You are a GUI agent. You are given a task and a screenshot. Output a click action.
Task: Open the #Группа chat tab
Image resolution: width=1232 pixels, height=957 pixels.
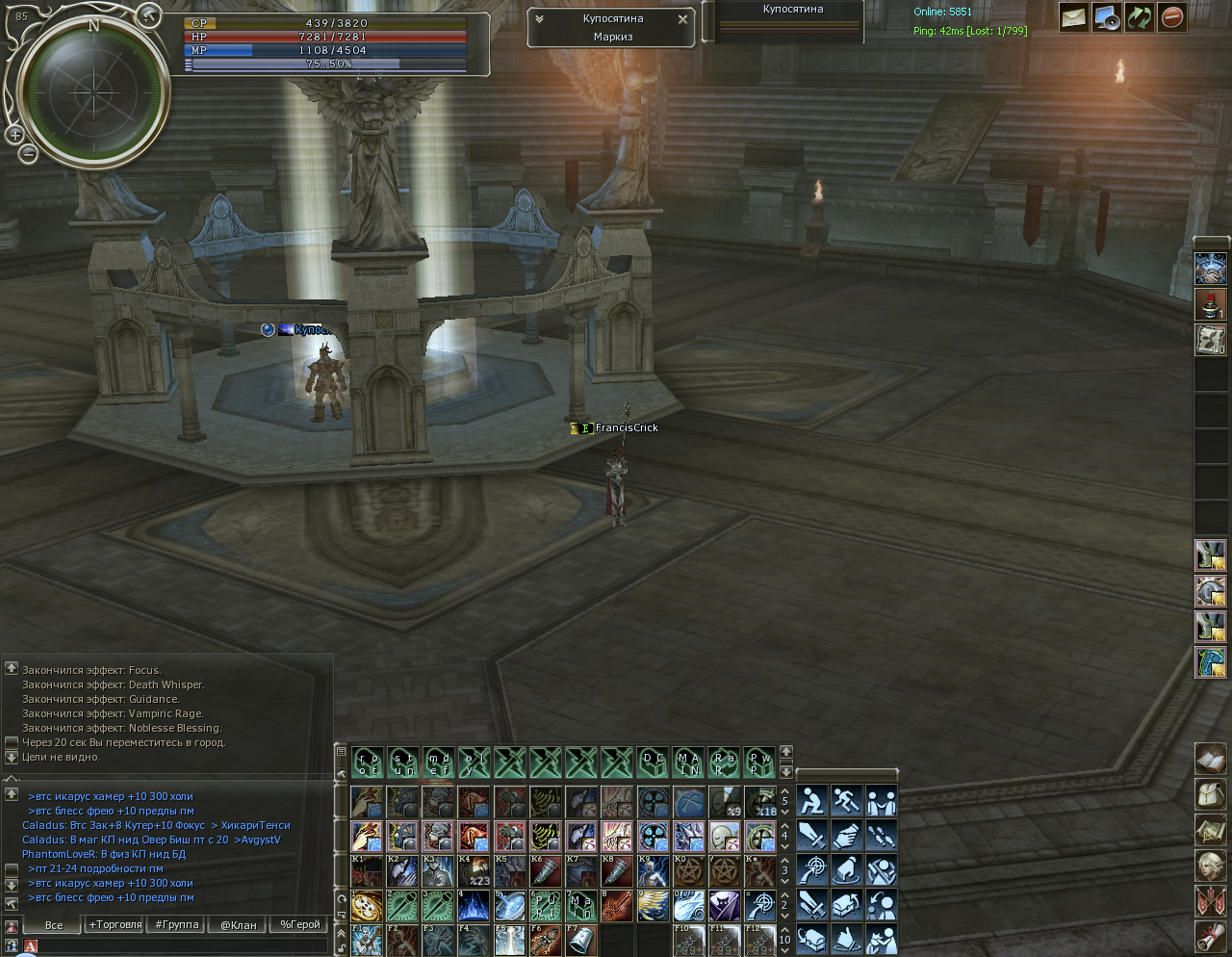point(176,924)
